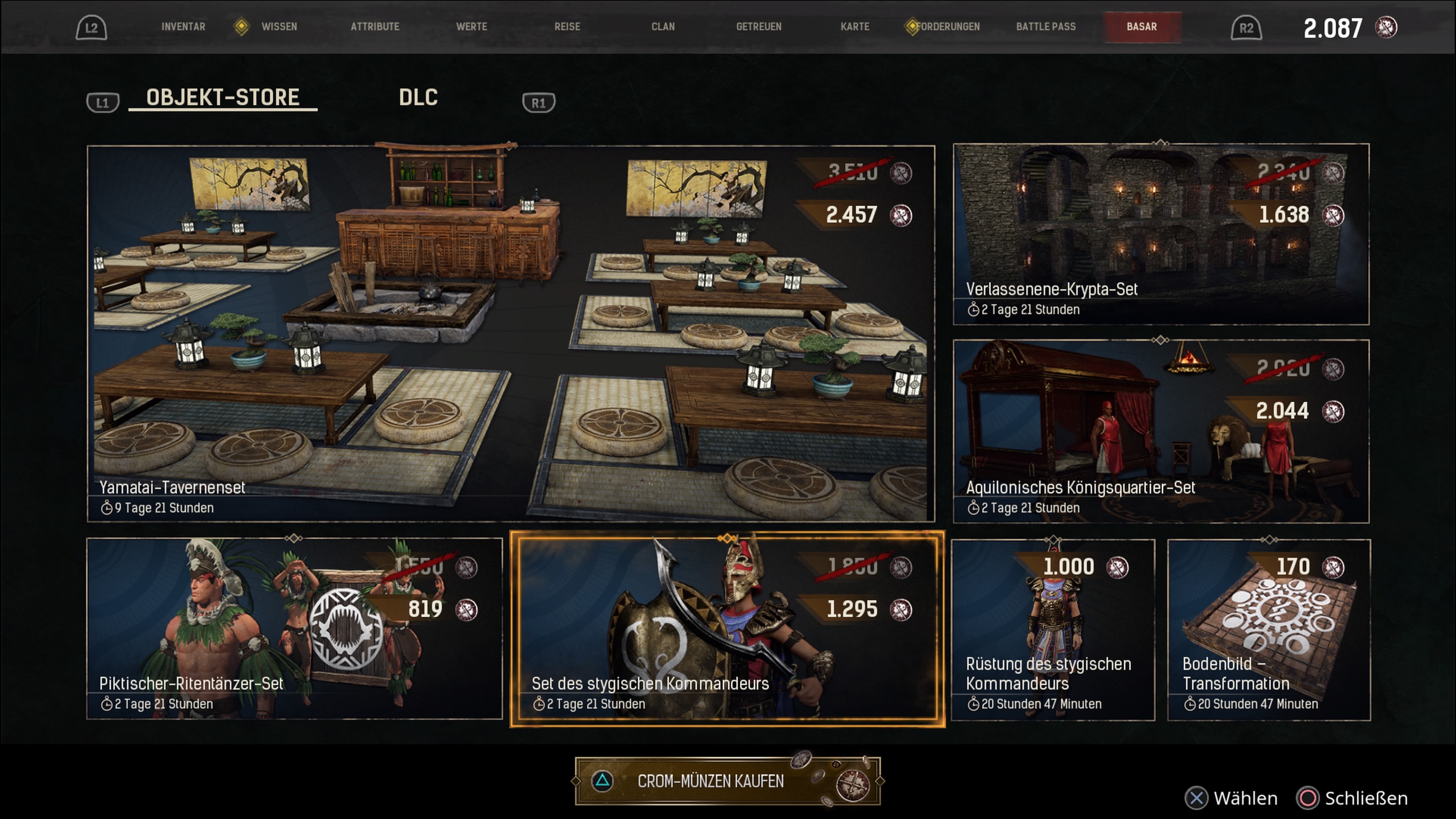
Task: Click the L1 icon left of Objekt-Store
Action: [102, 102]
